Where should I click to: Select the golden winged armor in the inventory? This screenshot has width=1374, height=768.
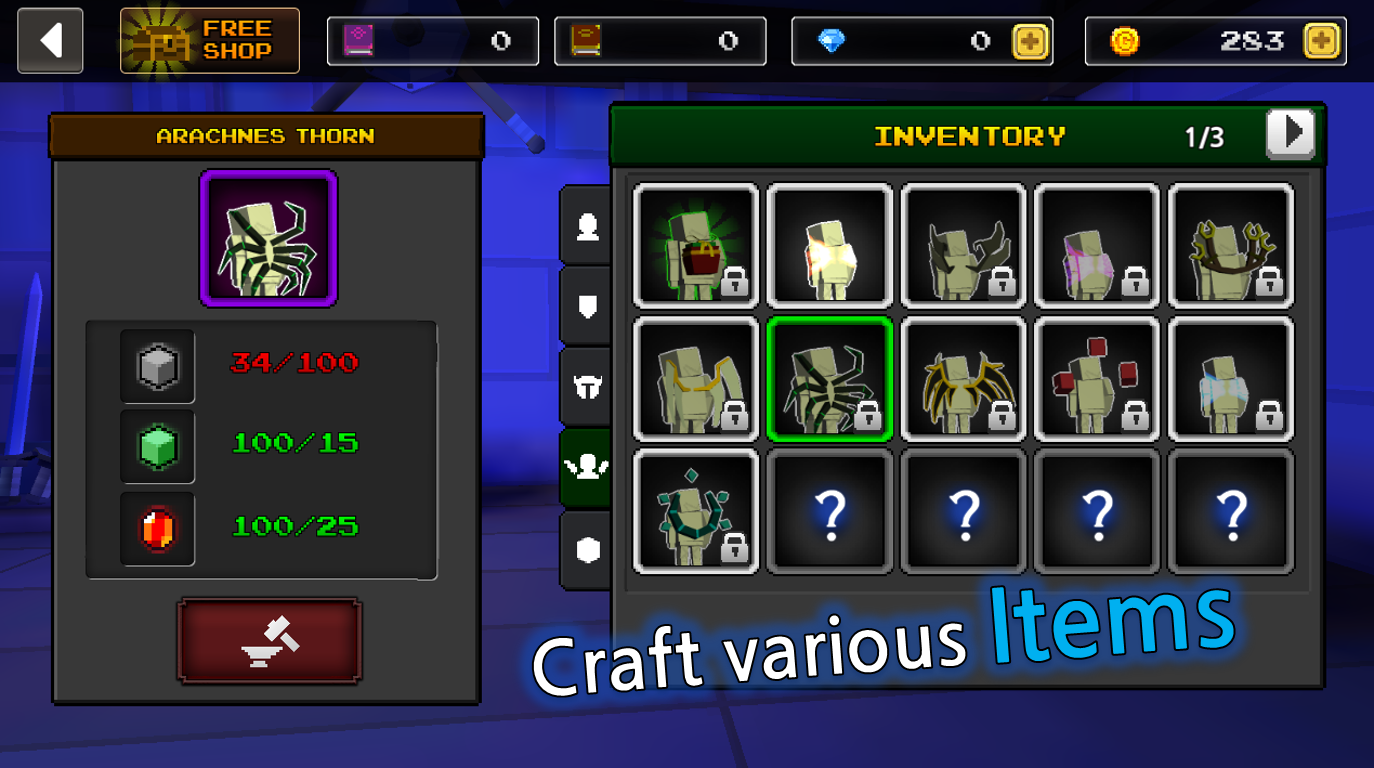click(963, 378)
